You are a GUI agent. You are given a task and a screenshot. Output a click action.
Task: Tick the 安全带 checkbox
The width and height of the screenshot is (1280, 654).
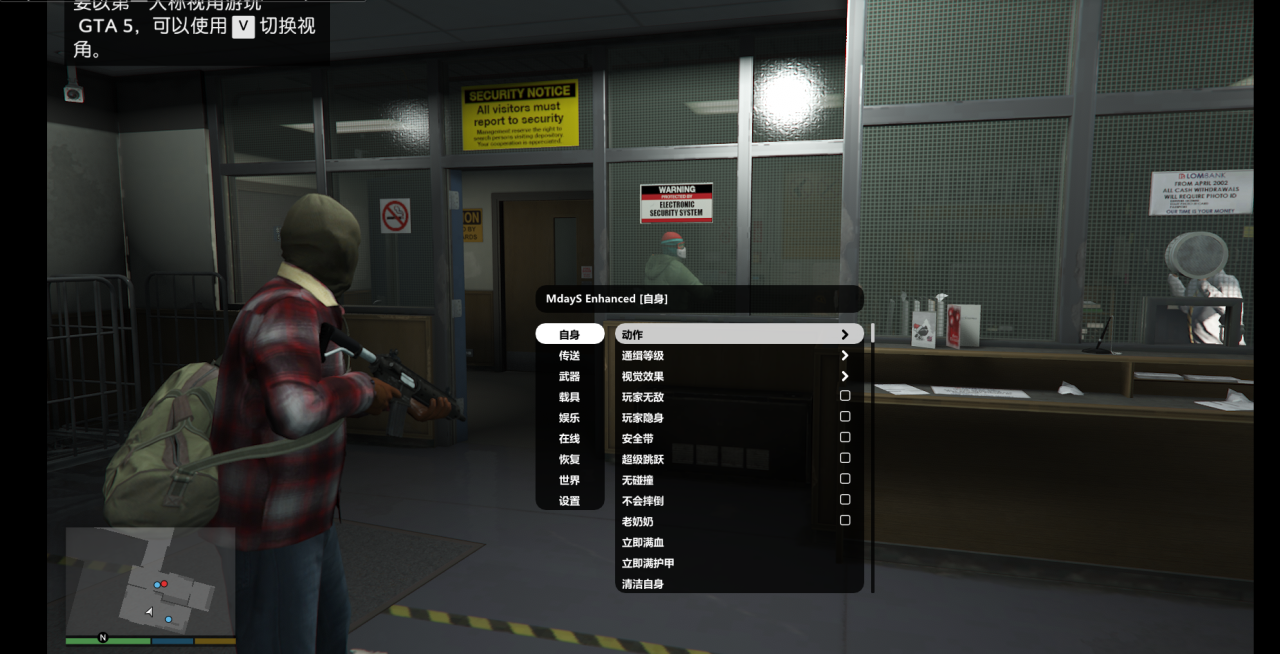tap(845, 437)
